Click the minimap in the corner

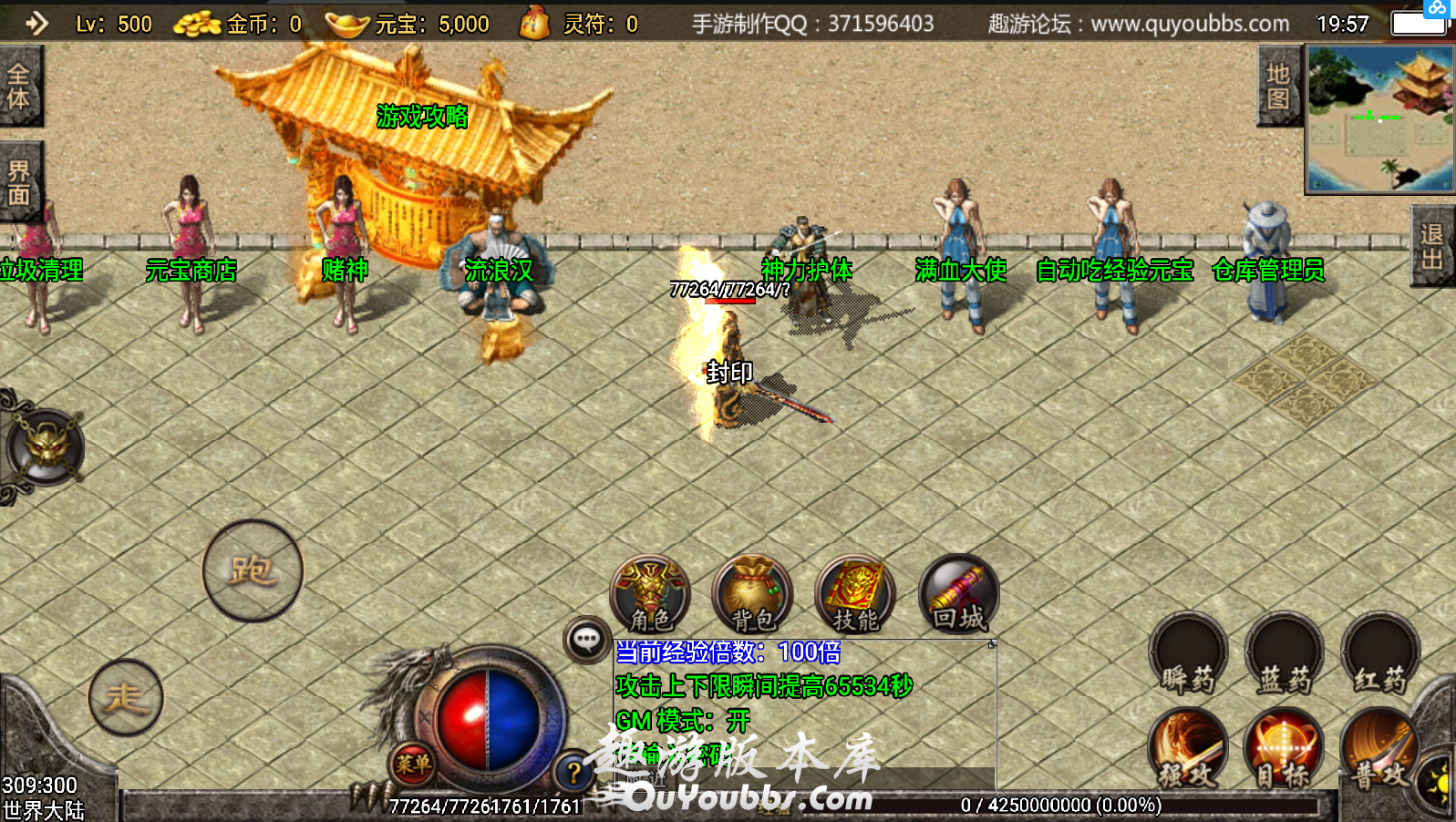(x=1380, y=118)
